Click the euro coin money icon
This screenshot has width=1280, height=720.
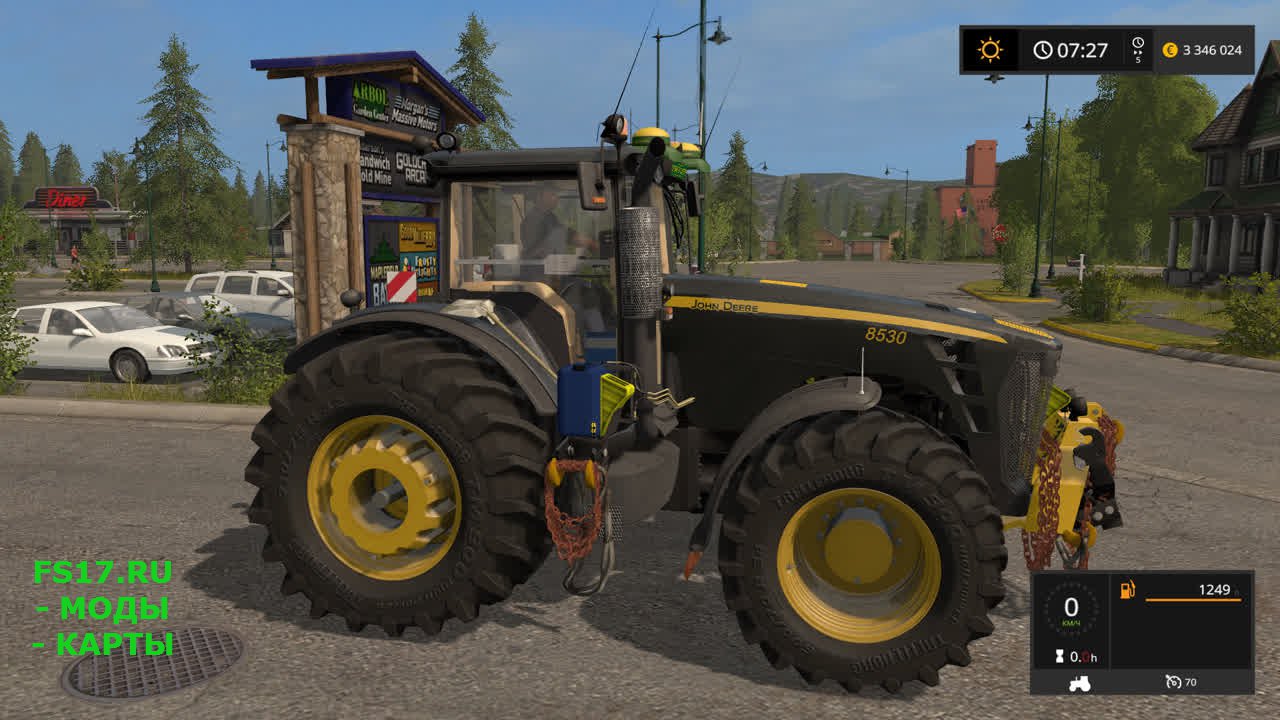(1170, 50)
